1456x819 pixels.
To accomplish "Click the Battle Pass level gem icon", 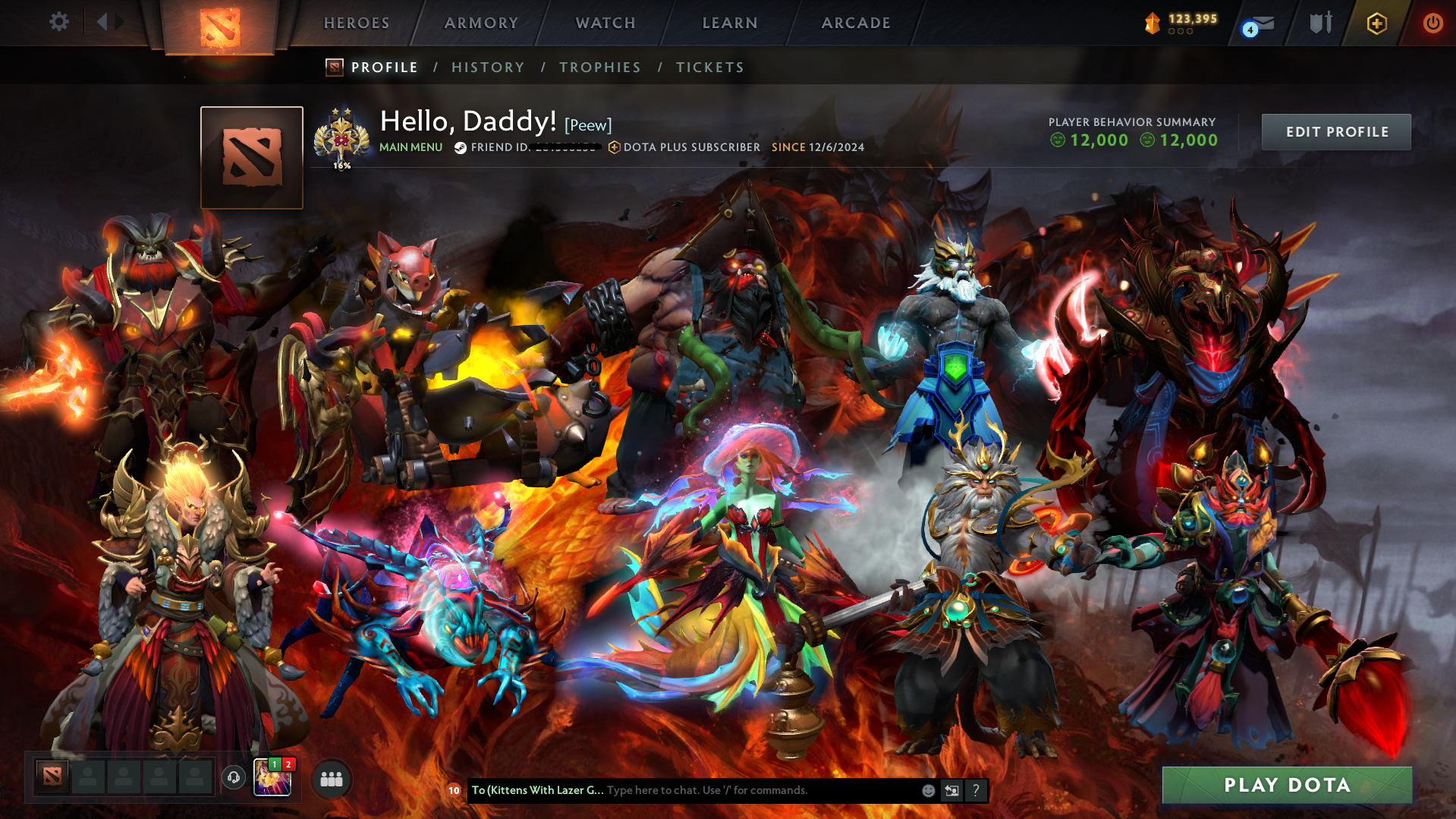I will click(x=1152, y=23).
